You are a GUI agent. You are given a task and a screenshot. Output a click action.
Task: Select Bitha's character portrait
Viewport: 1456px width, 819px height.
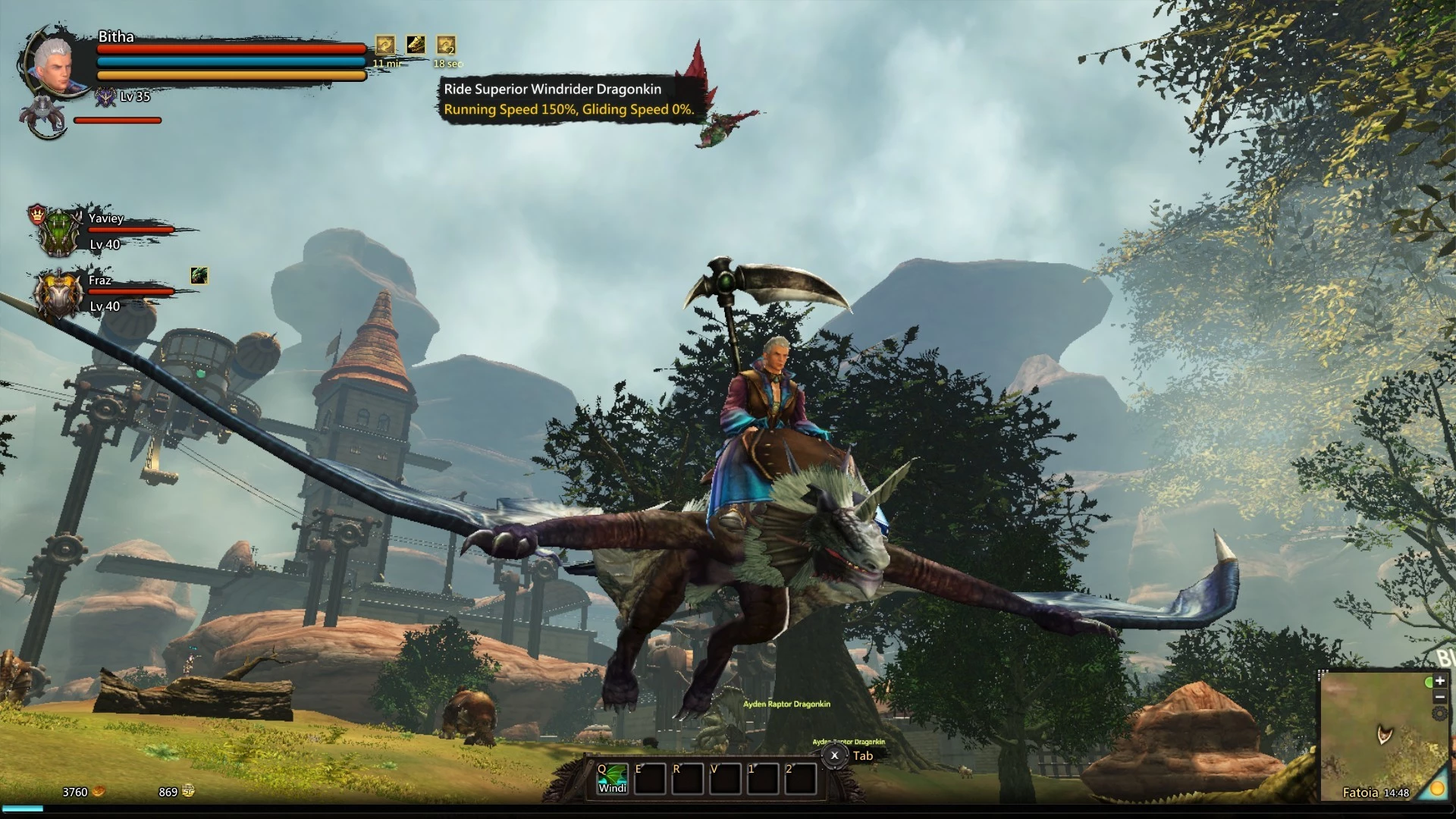(x=52, y=63)
